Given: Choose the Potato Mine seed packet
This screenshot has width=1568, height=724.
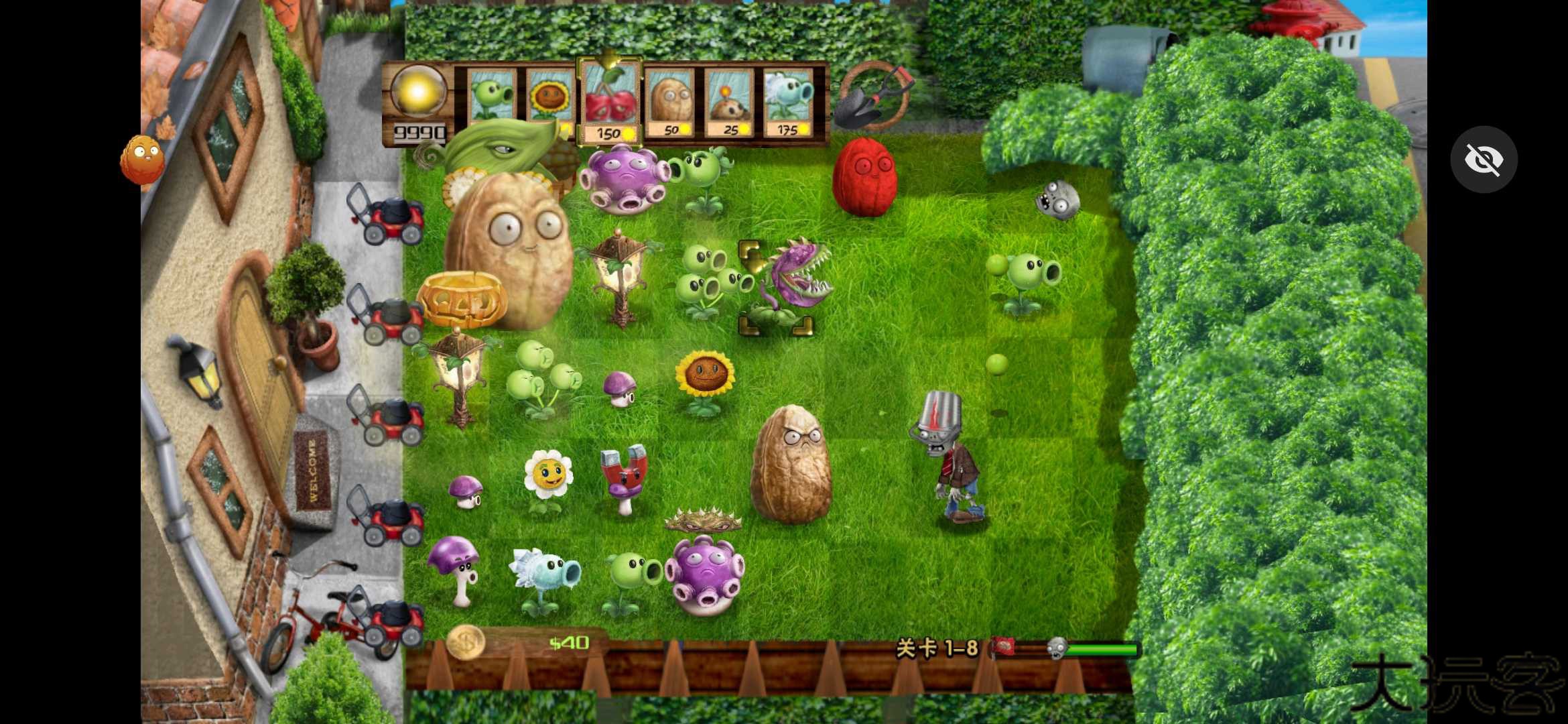Looking at the screenshot, I should click(729, 103).
